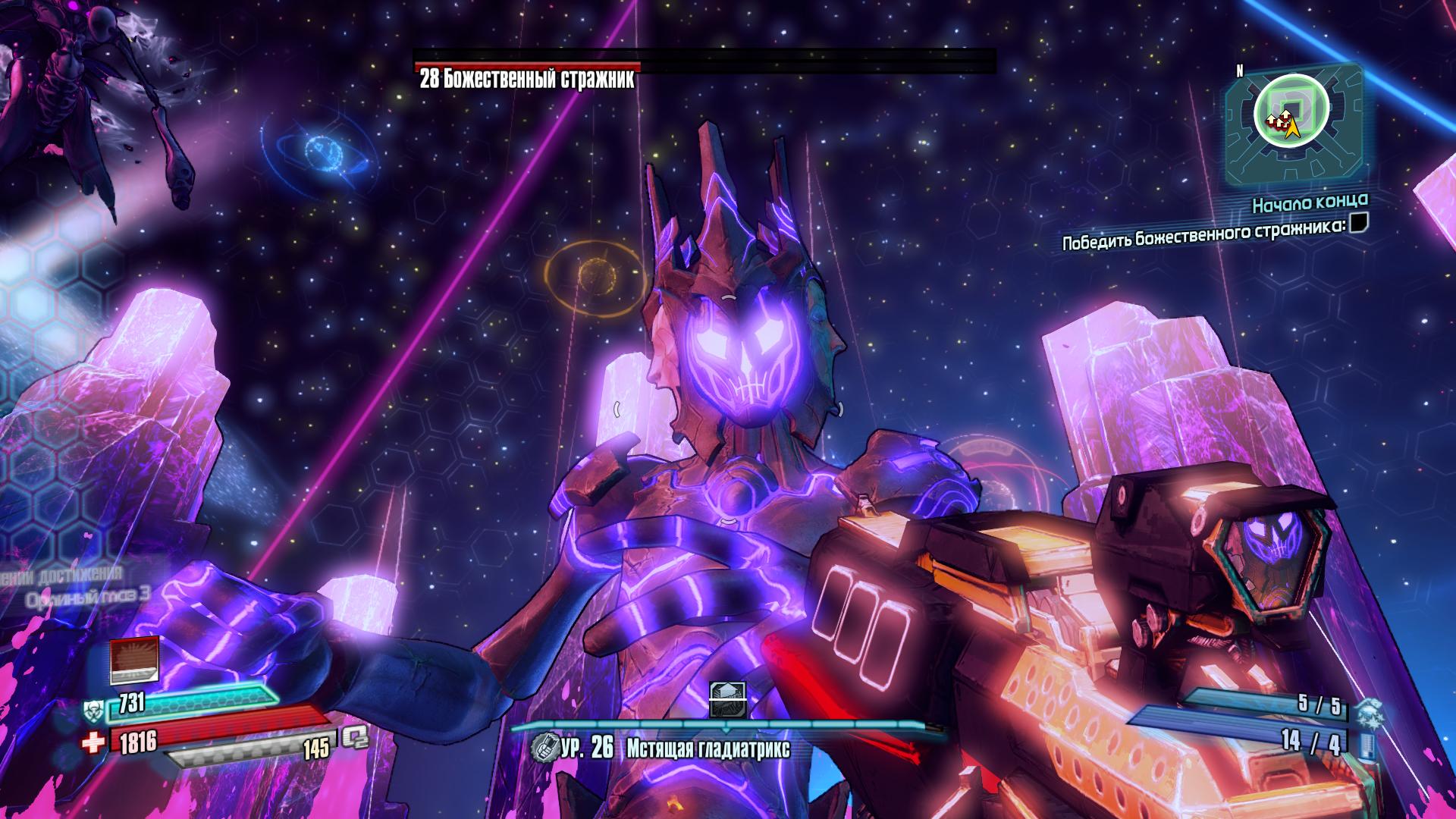
Task: Click the red health cross icon
Action: pyautogui.click(x=94, y=743)
